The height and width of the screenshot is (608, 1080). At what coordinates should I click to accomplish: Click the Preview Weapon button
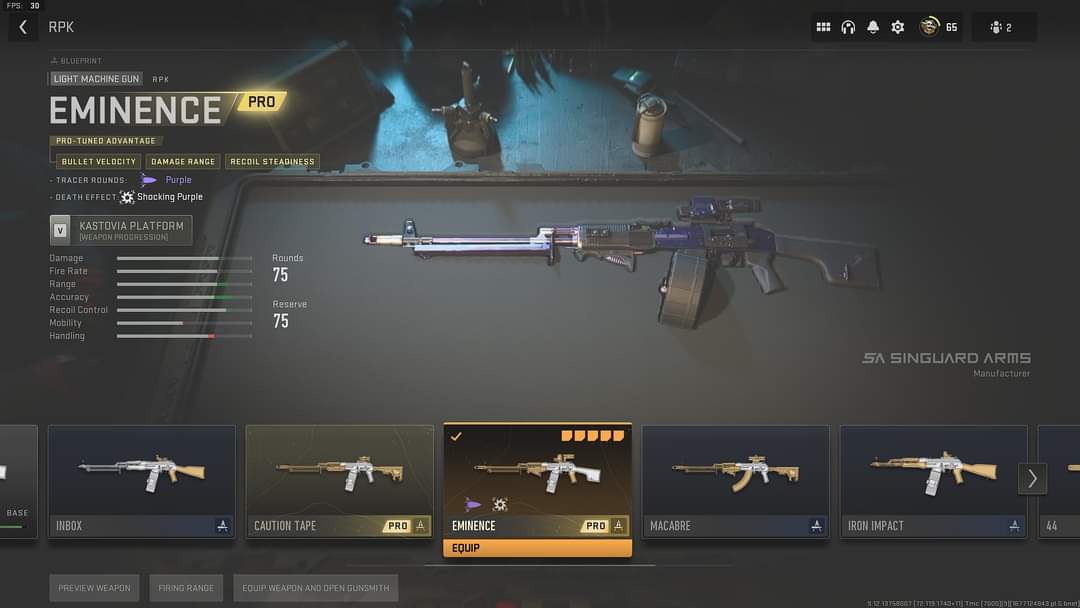coord(95,588)
